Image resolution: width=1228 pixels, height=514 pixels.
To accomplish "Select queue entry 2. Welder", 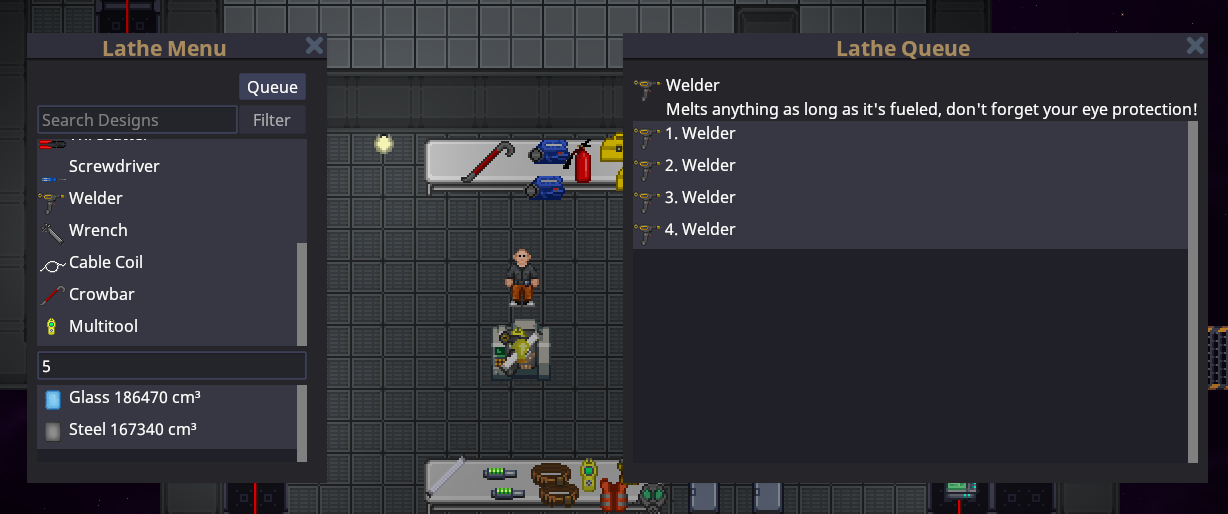I will pos(700,166).
